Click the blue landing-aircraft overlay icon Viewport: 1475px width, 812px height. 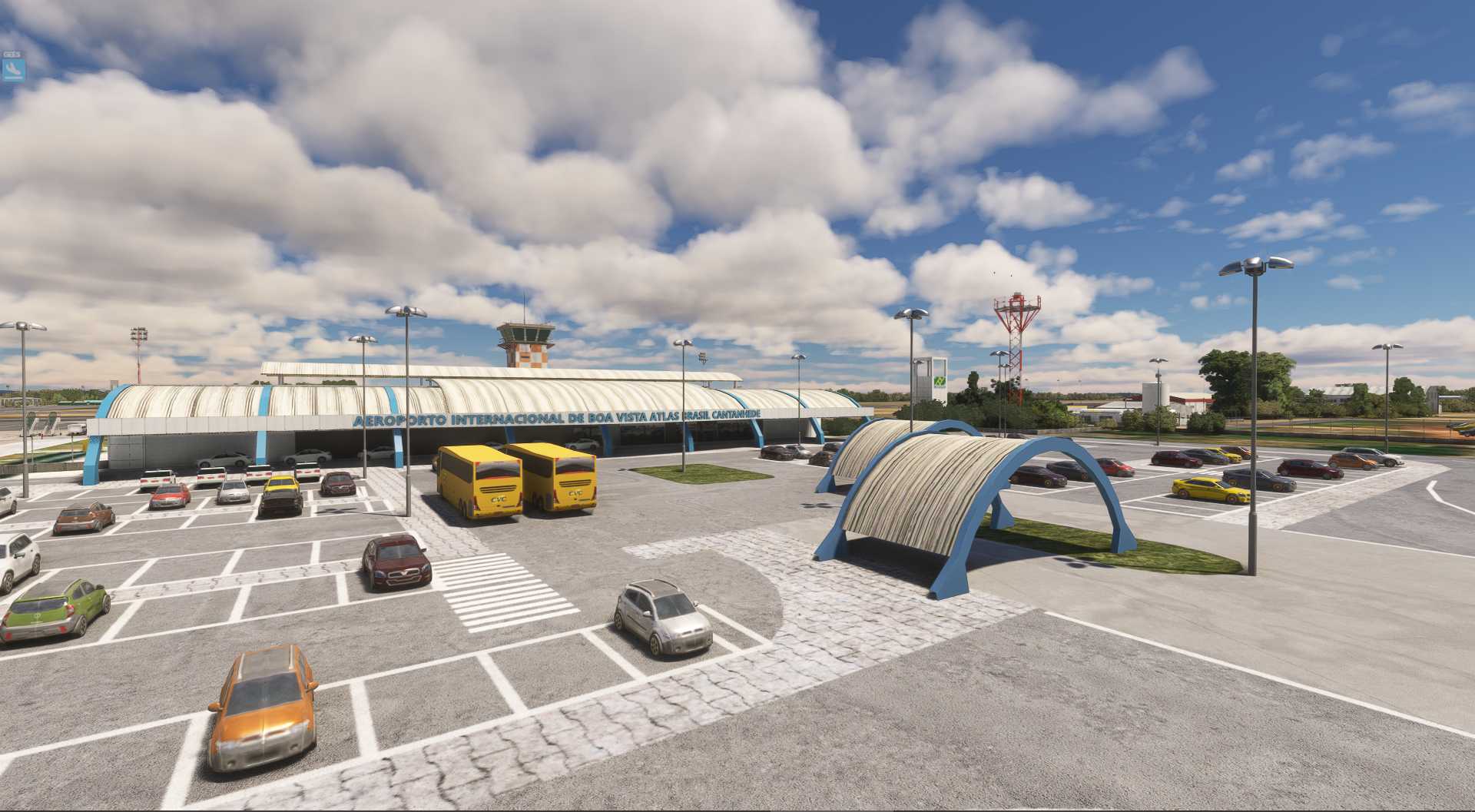coord(14,70)
